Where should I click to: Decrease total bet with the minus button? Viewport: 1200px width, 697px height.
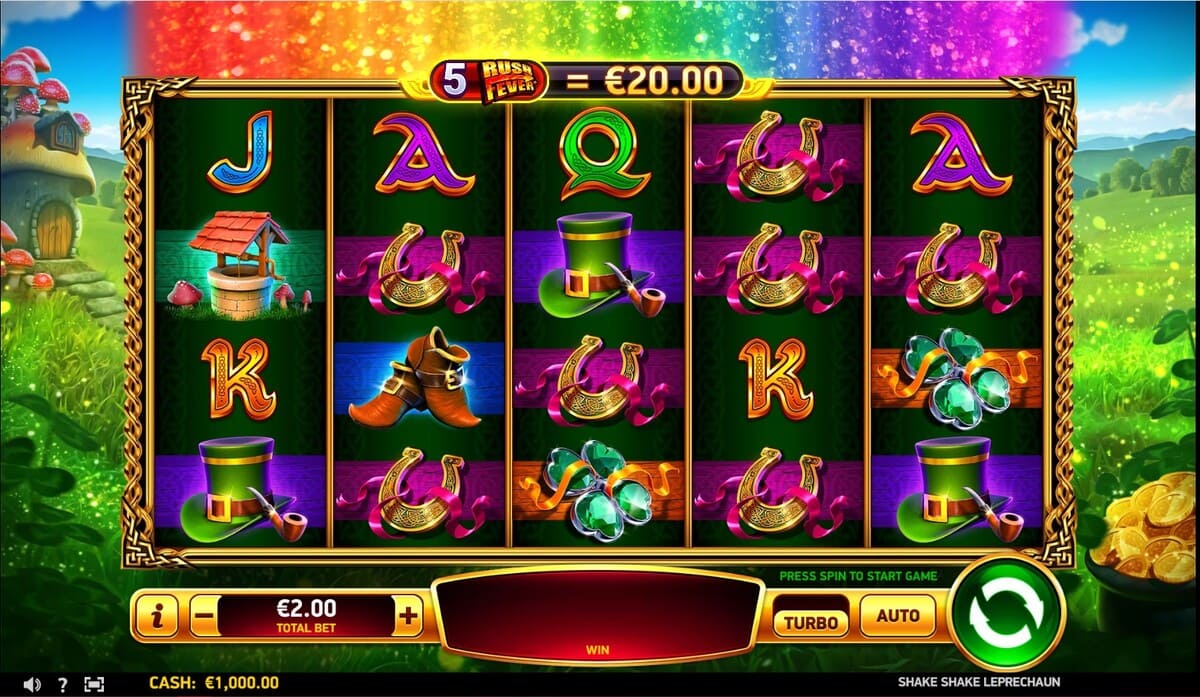[202, 617]
